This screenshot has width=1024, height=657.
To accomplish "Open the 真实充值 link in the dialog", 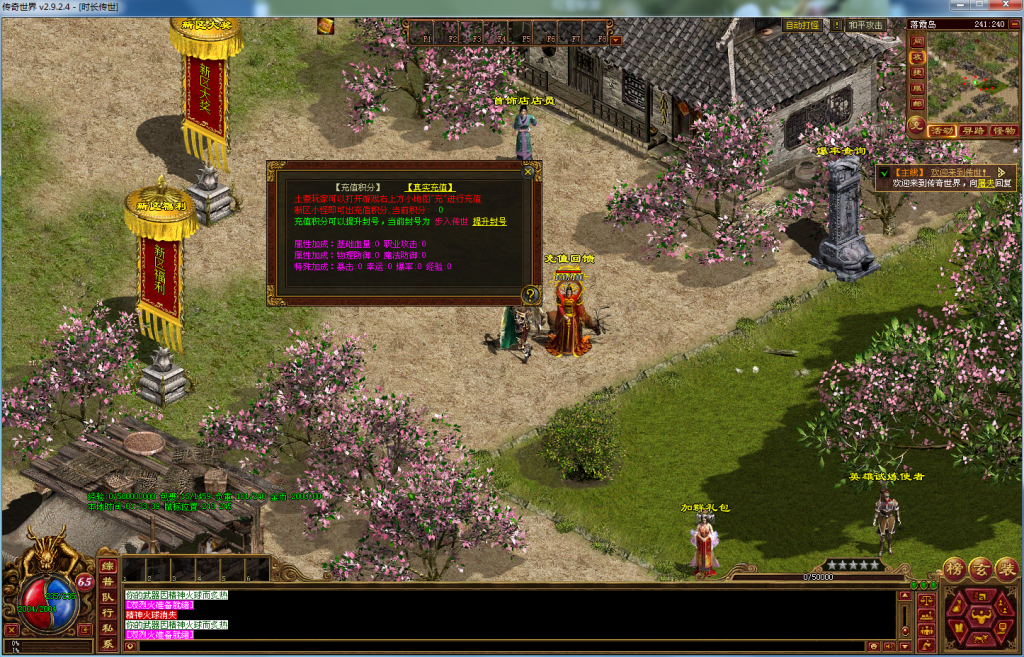I will click(431, 187).
